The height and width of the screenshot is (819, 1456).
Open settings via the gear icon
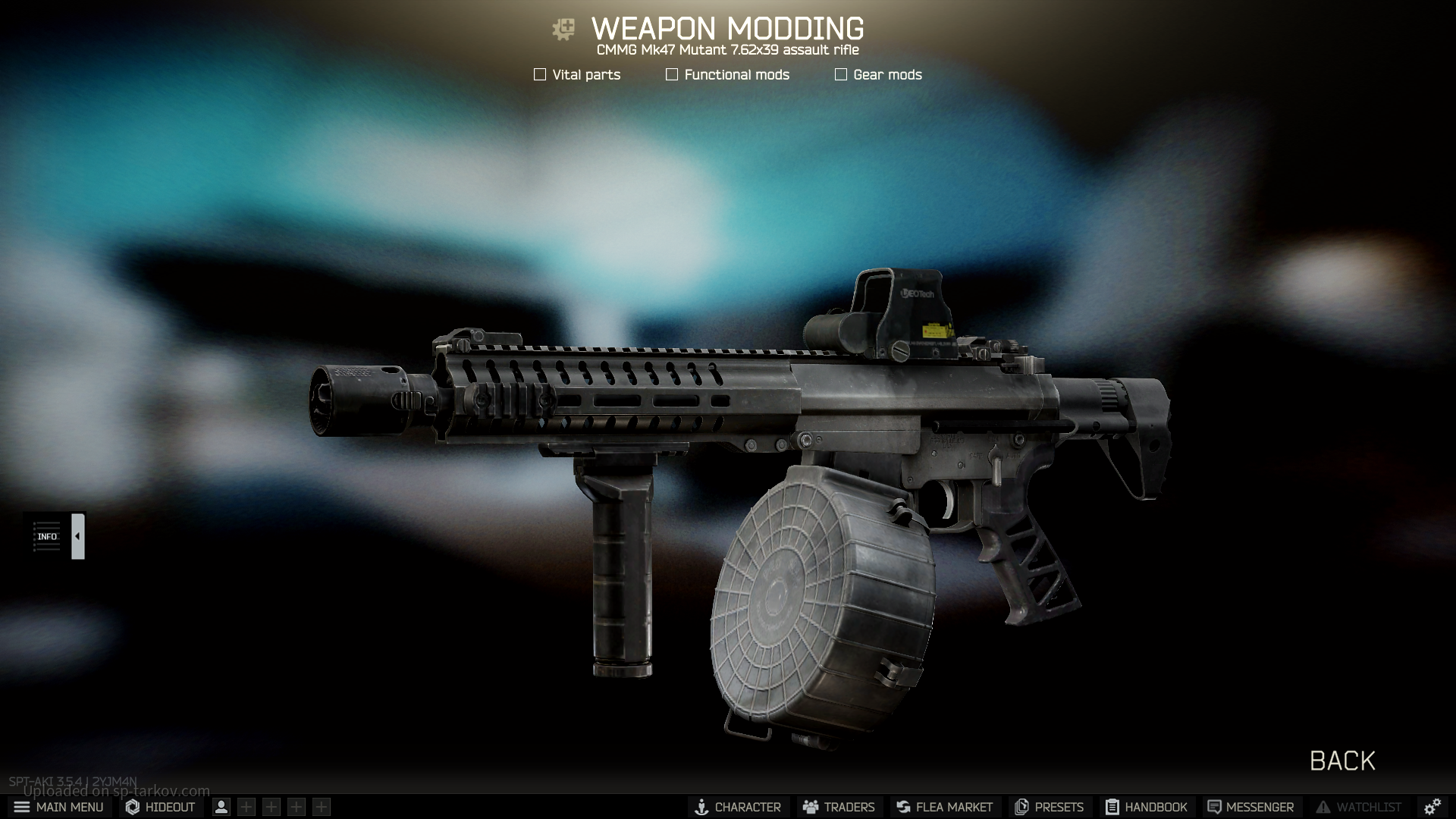[x=1432, y=807]
